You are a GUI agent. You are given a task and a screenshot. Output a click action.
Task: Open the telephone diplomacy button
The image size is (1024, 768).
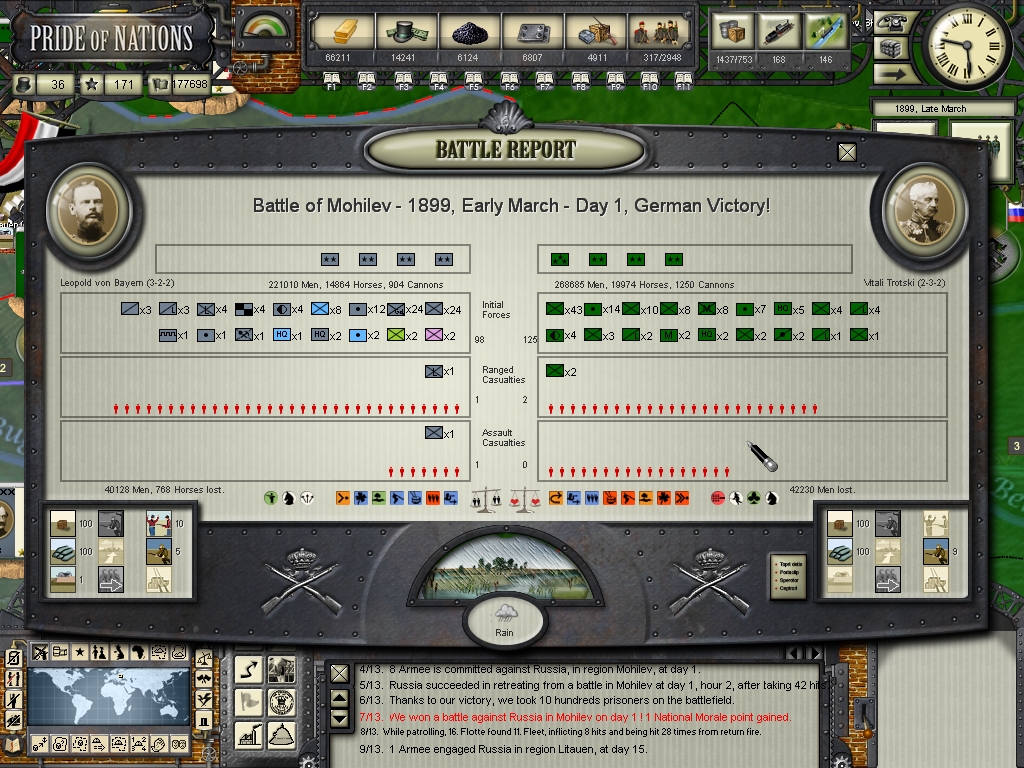[x=891, y=22]
